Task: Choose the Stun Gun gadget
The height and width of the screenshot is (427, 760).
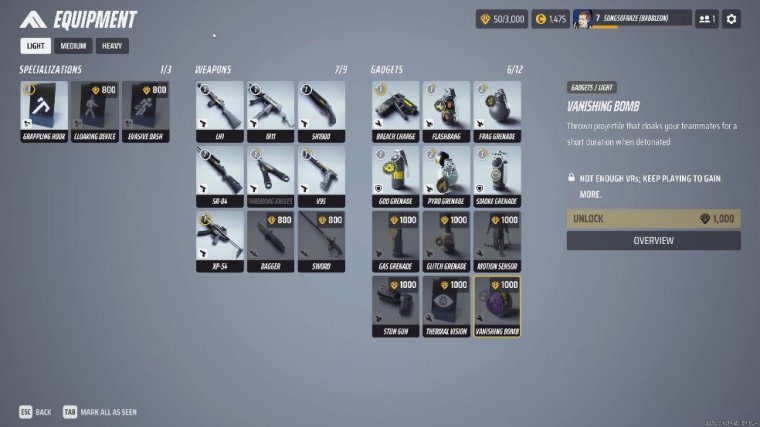Action: point(396,306)
